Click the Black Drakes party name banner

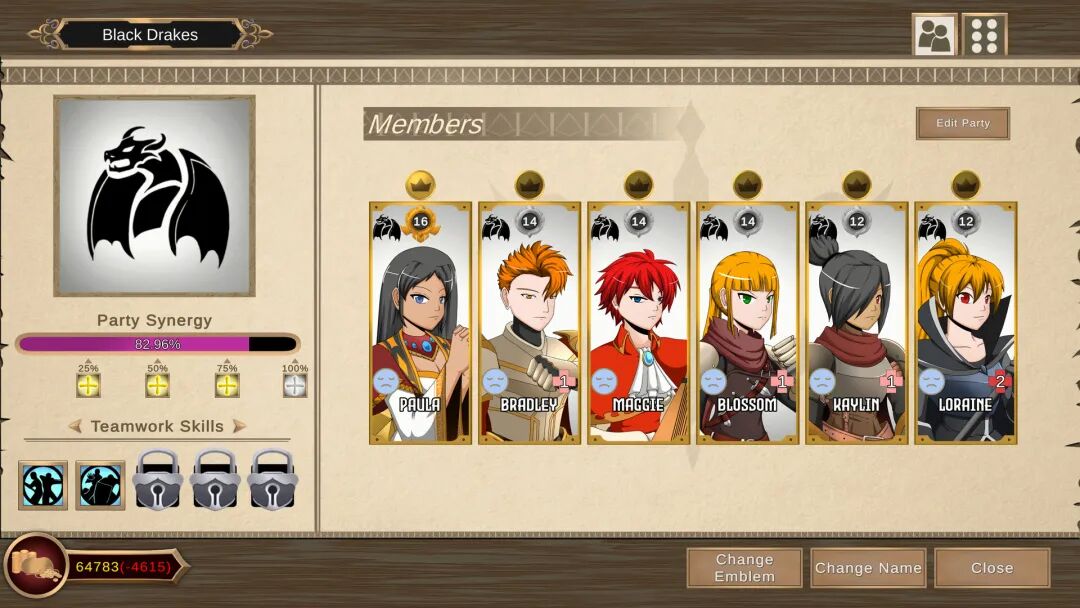coord(150,34)
